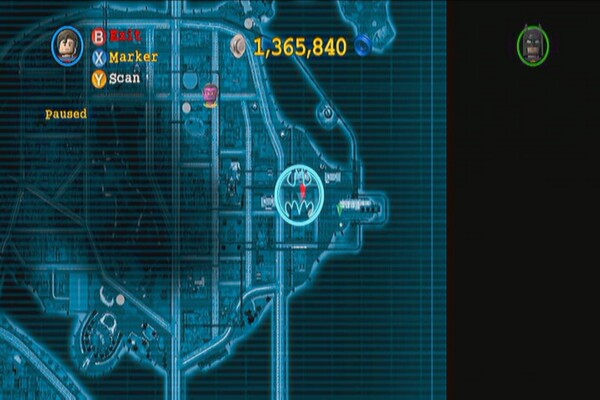Select the Batman portrait with green ring
The height and width of the screenshot is (400, 600).
point(532,45)
